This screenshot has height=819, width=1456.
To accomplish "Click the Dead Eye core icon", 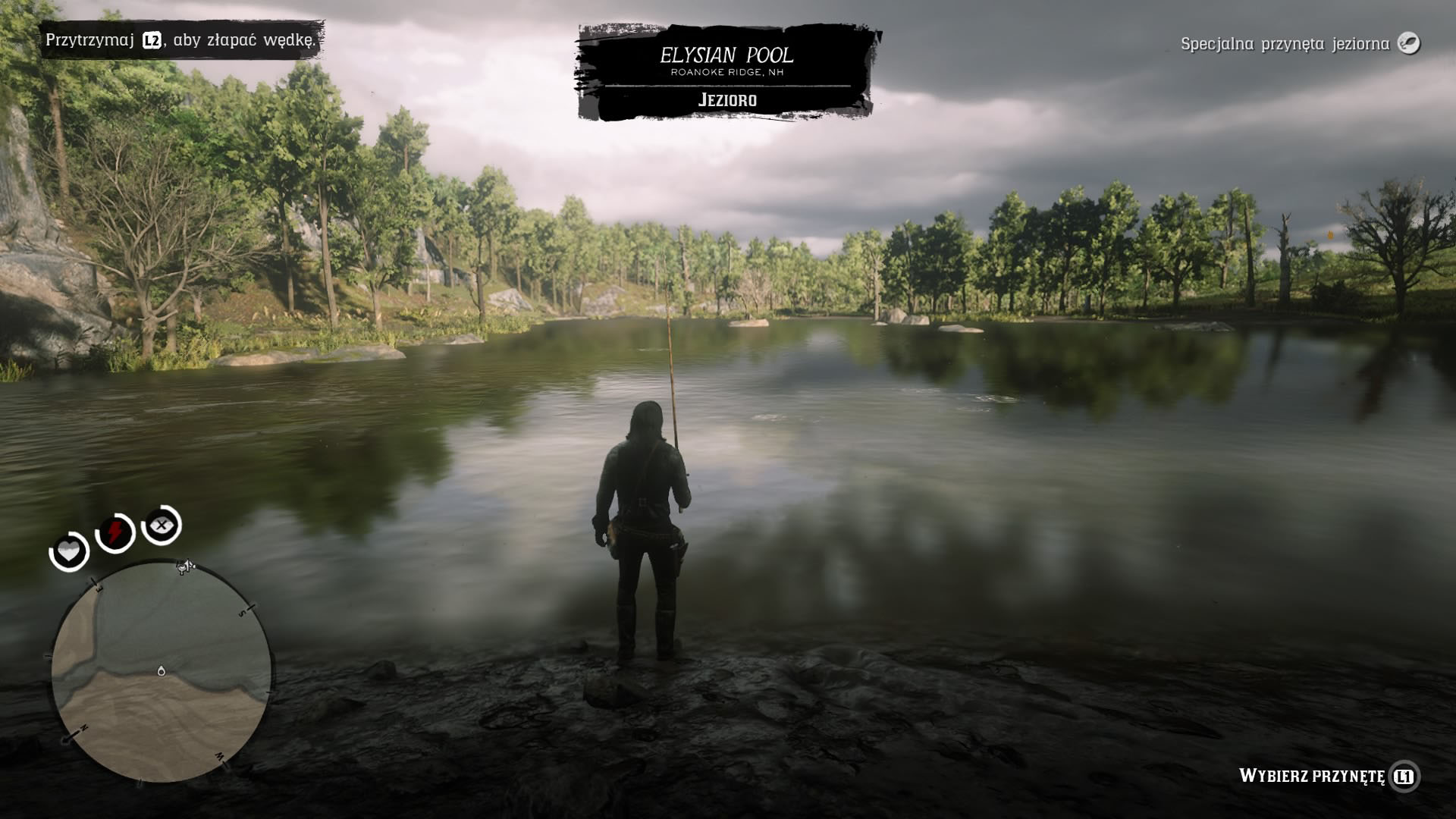I will click(x=162, y=525).
